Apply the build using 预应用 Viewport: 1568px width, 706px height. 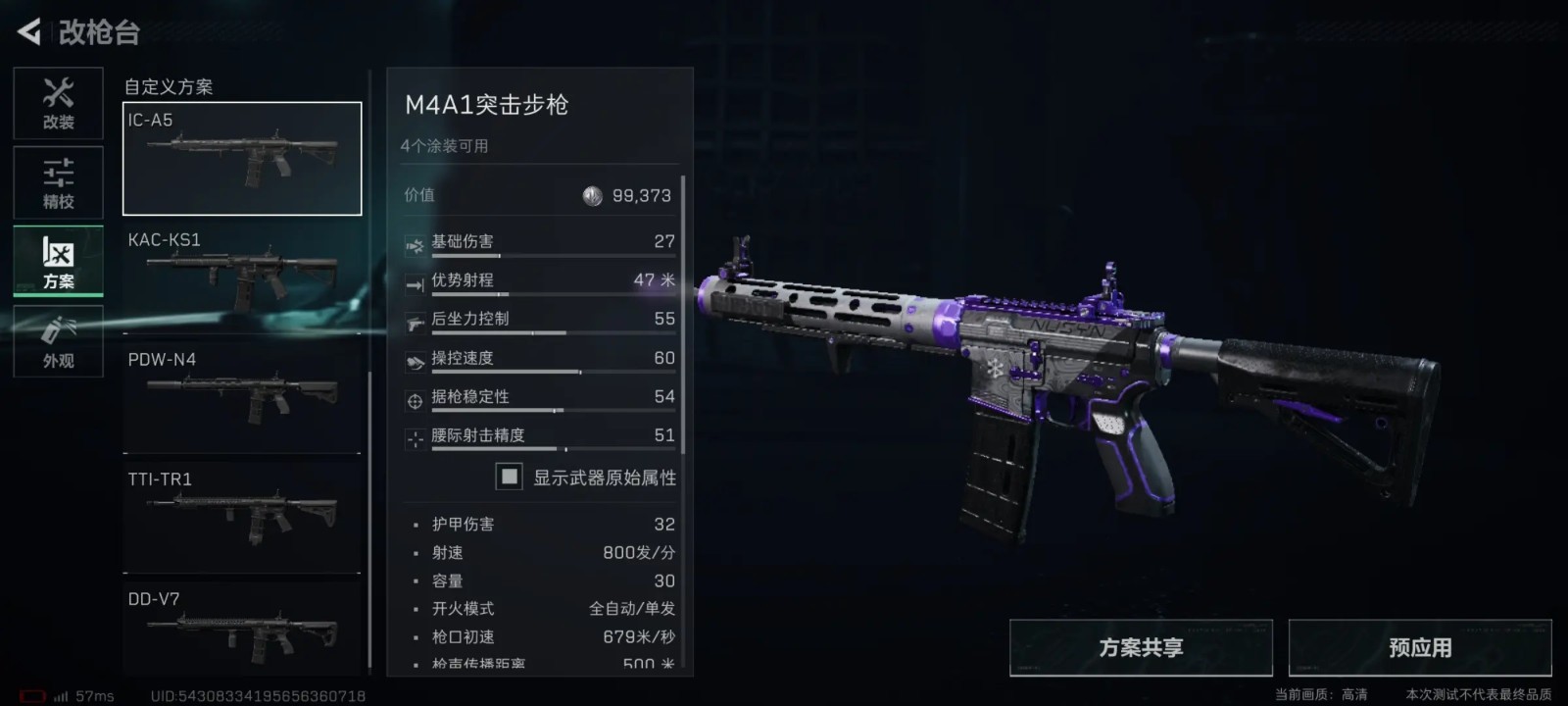[x=1420, y=648]
